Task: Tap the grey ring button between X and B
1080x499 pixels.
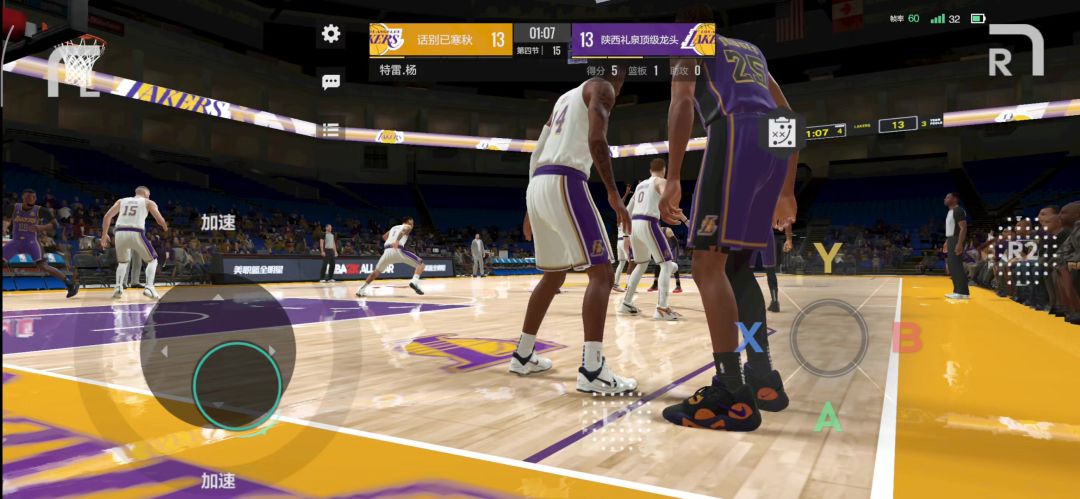Action: click(x=828, y=338)
